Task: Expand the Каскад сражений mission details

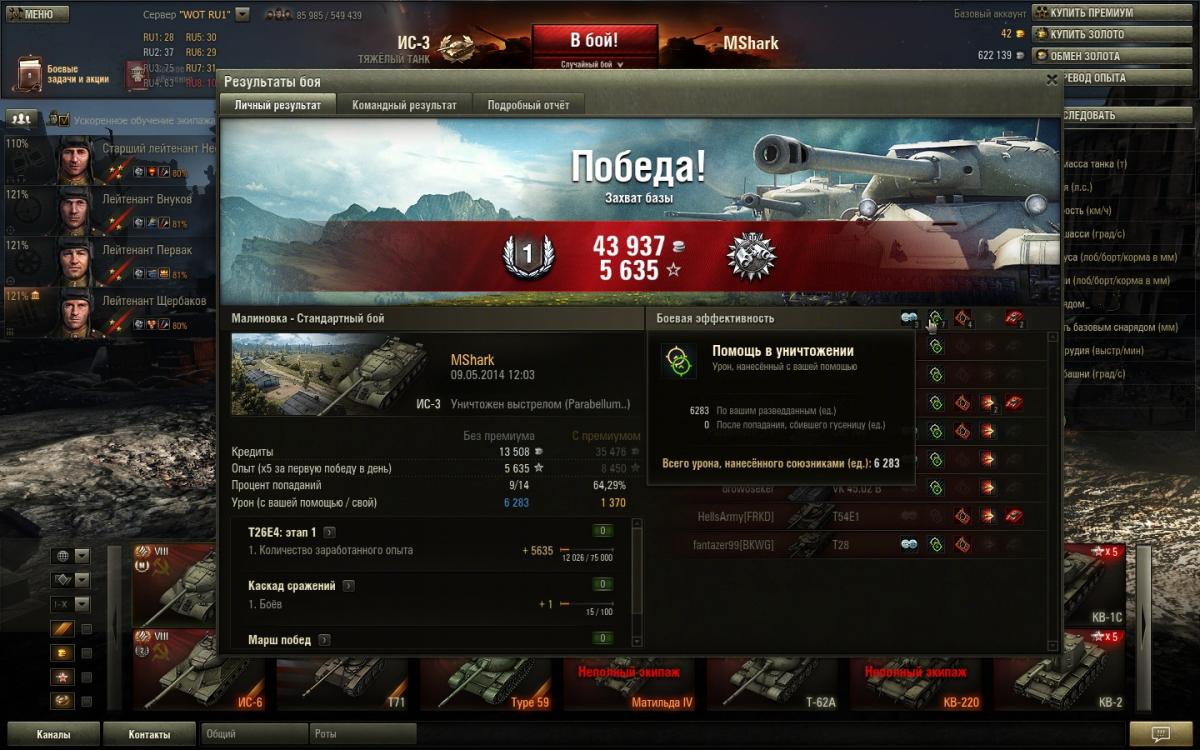Action: tap(348, 586)
